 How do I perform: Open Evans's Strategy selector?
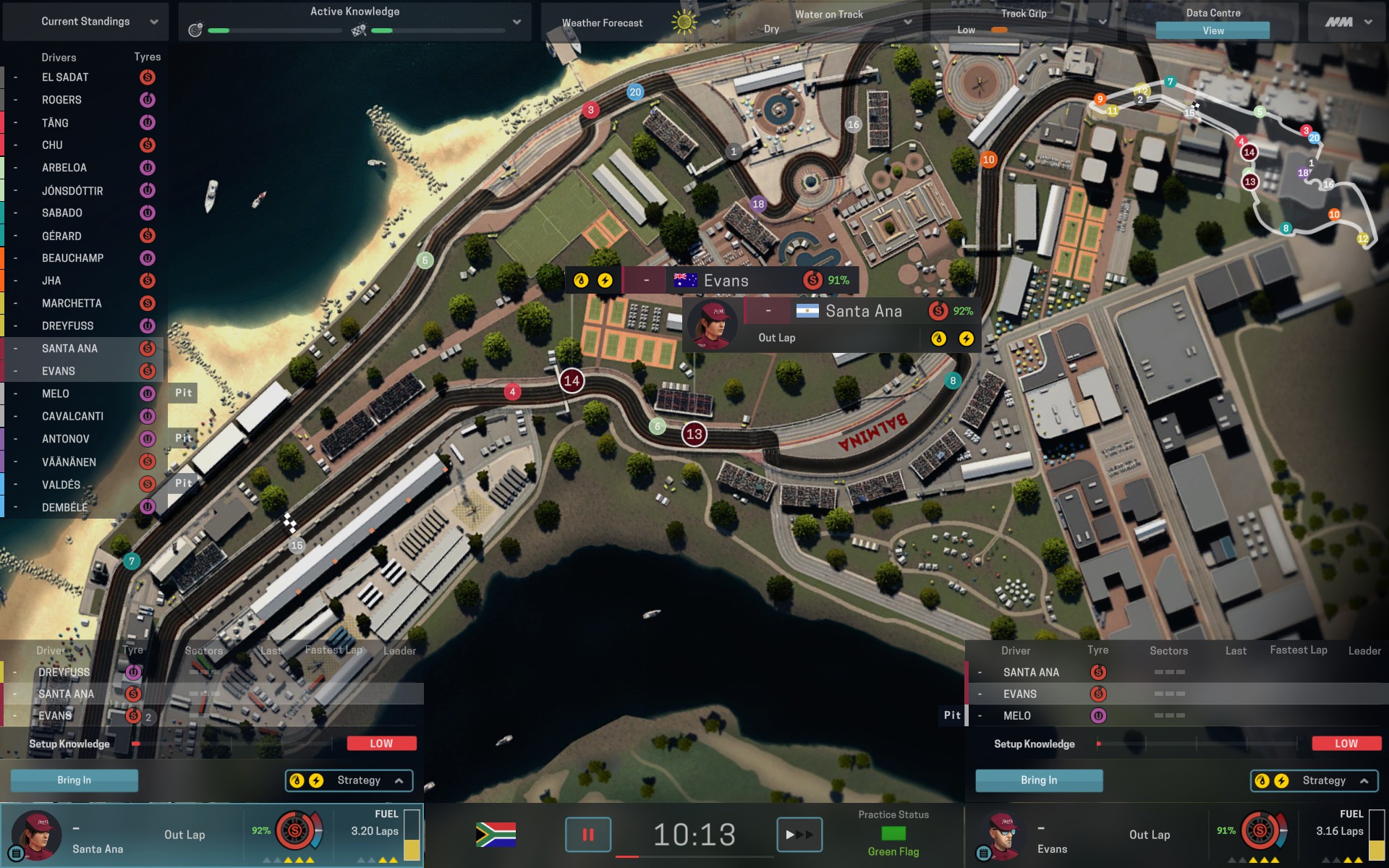point(1314,780)
